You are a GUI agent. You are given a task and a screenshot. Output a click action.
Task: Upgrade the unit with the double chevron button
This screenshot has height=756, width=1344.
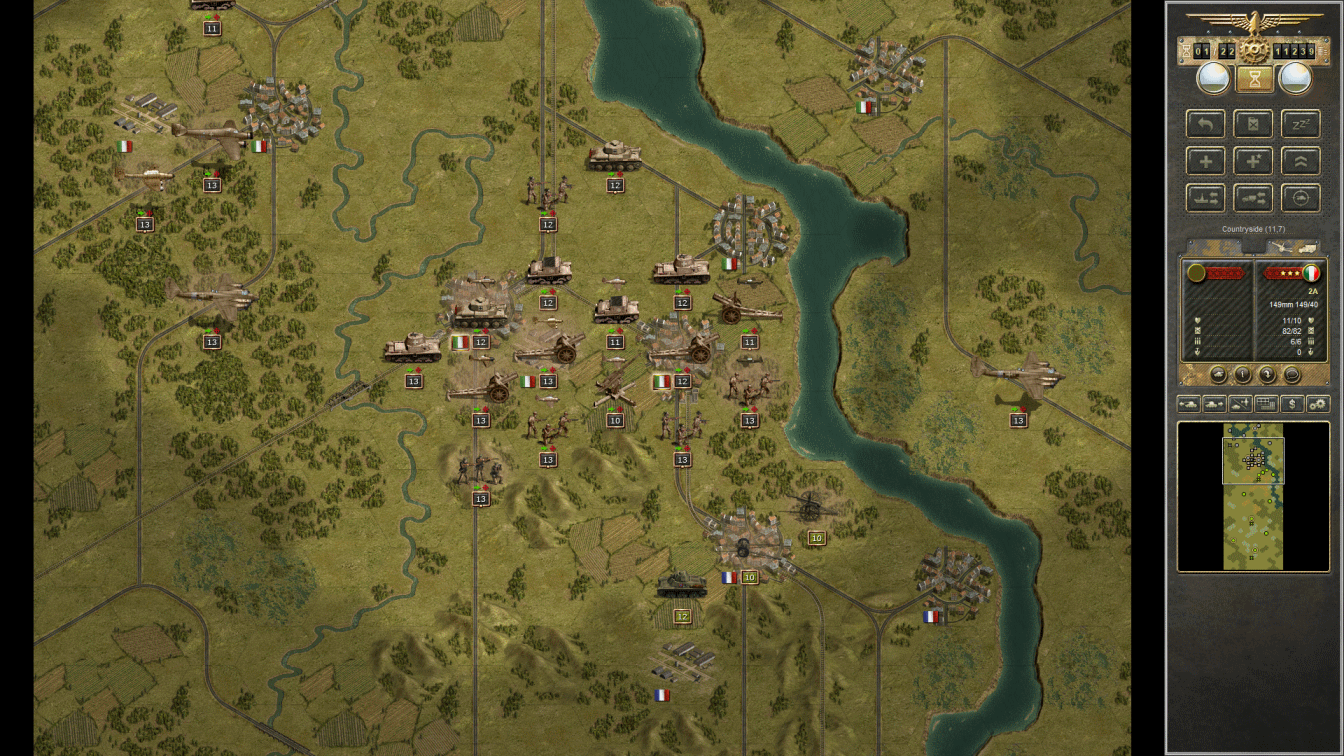pyautogui.click(x=1300, y=160)
